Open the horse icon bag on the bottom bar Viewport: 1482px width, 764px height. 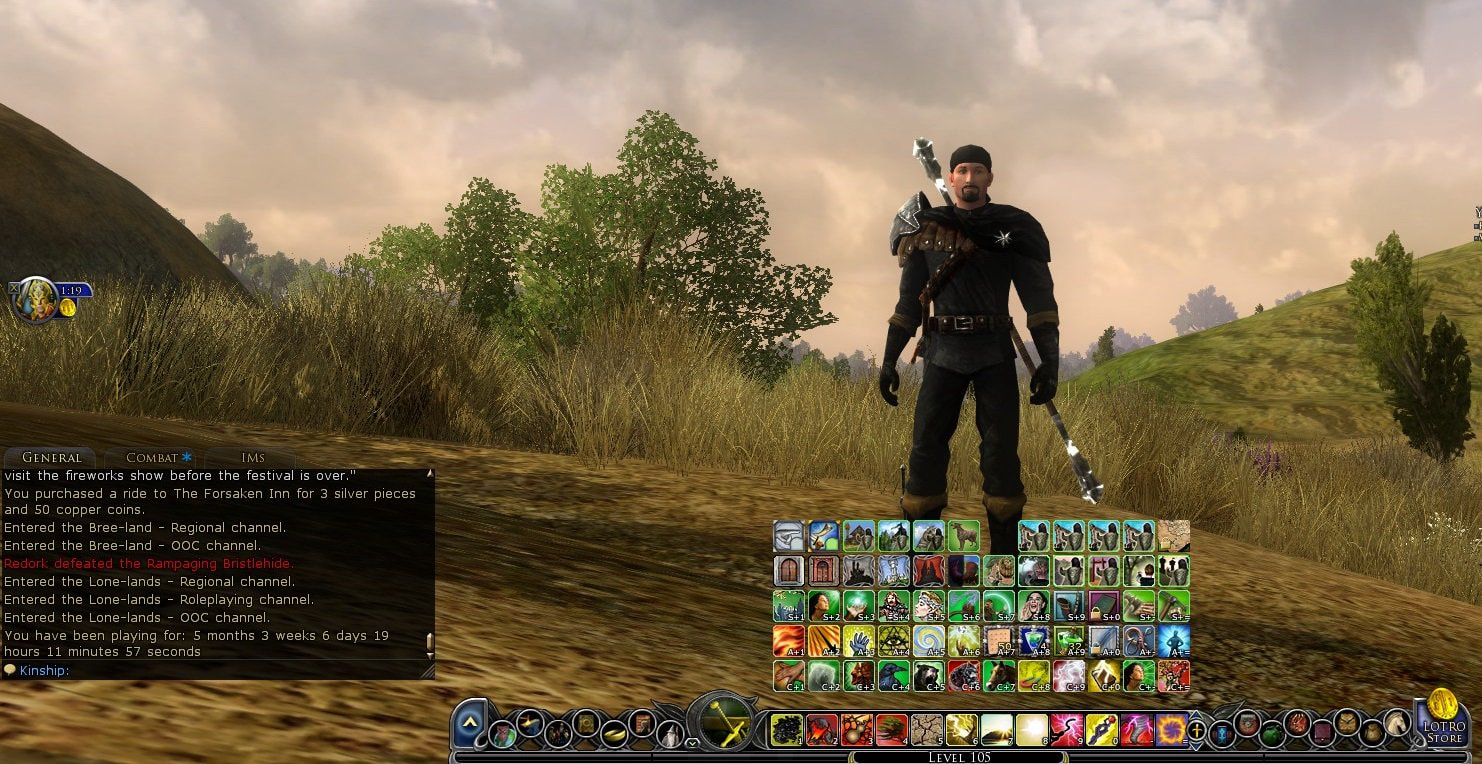(1396, 721)
